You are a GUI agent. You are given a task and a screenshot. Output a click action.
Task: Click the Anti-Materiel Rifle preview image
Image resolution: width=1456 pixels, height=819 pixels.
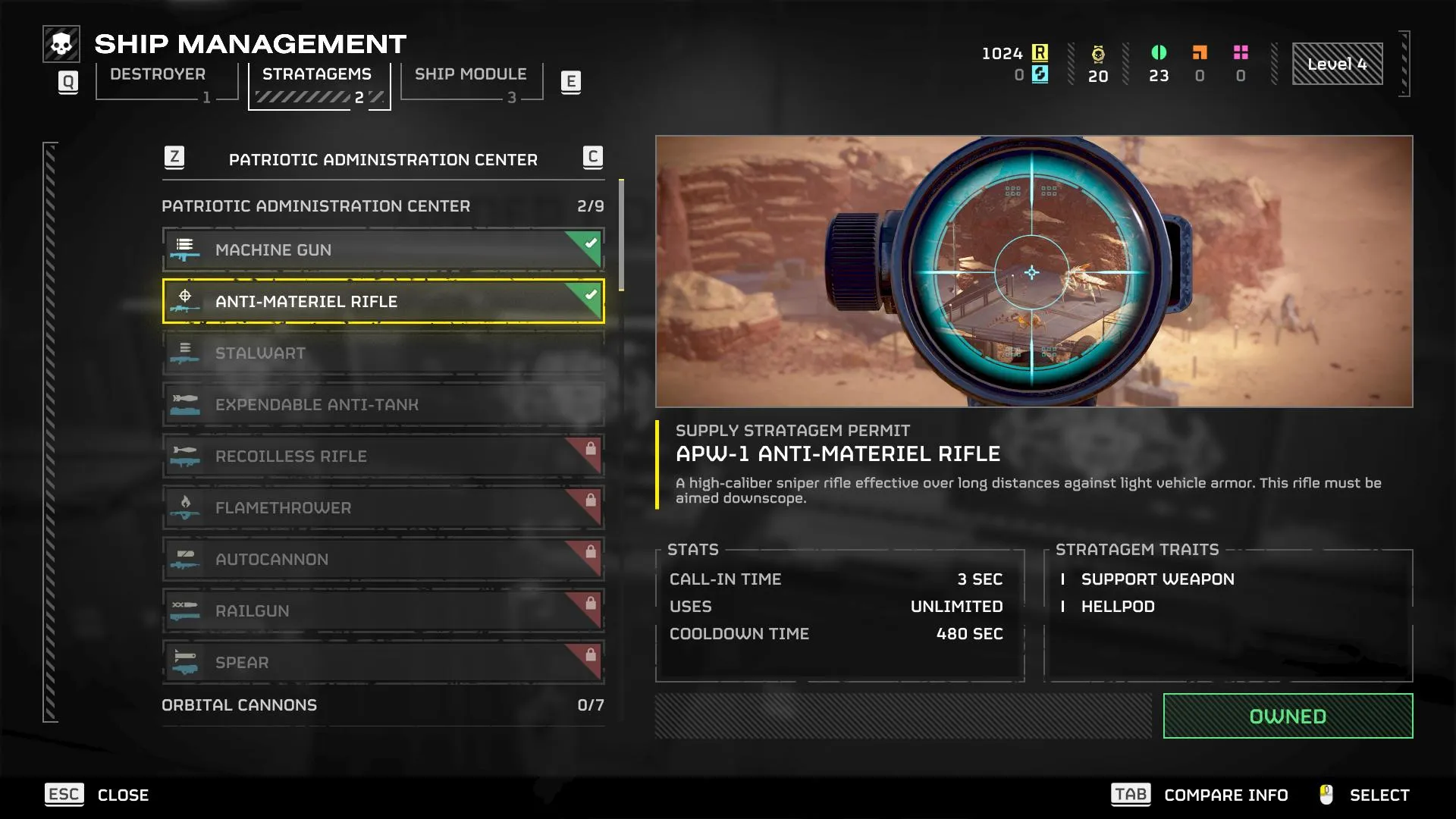(1034, 271)
